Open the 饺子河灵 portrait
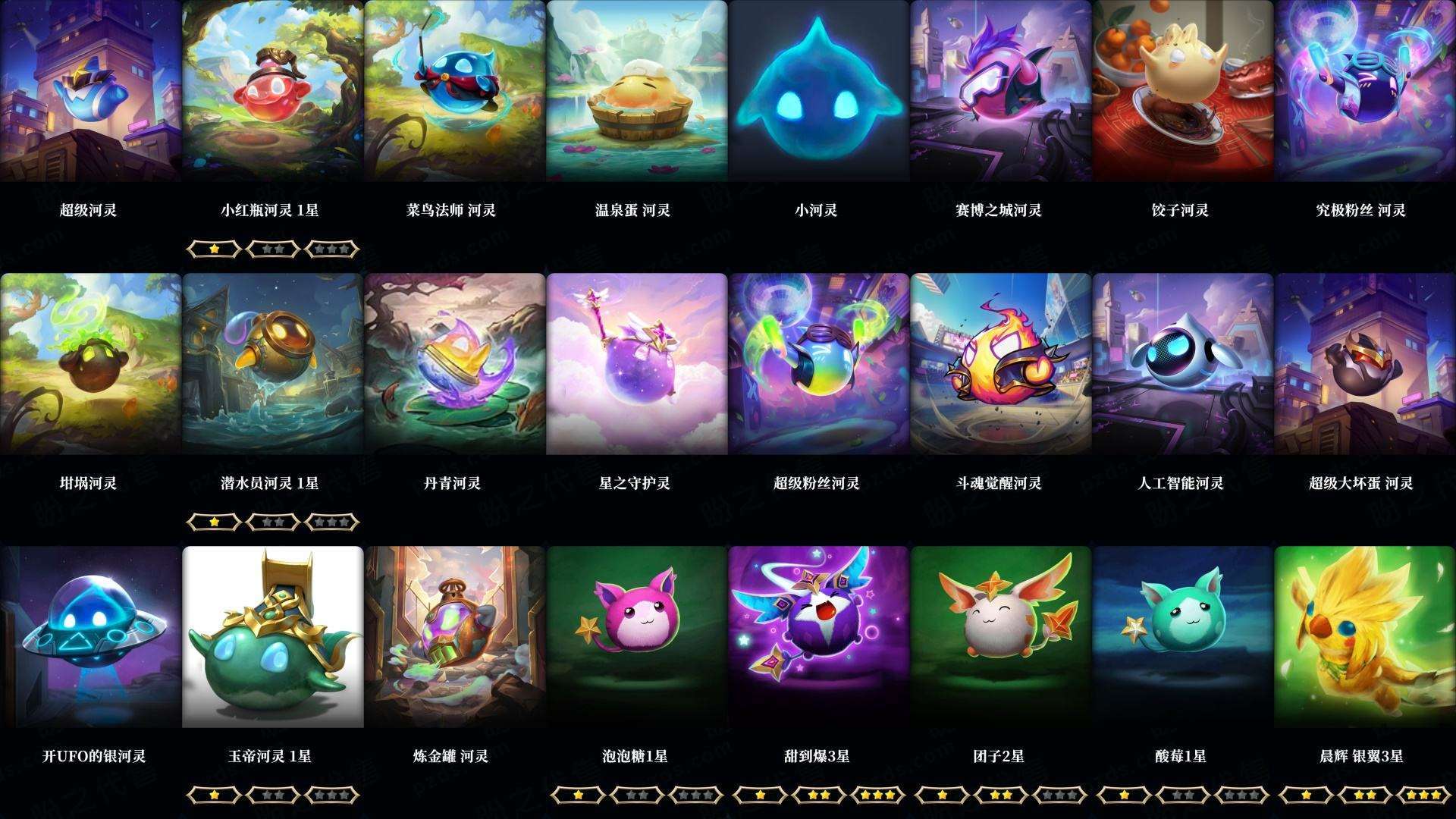 (x=1181, y=91)
